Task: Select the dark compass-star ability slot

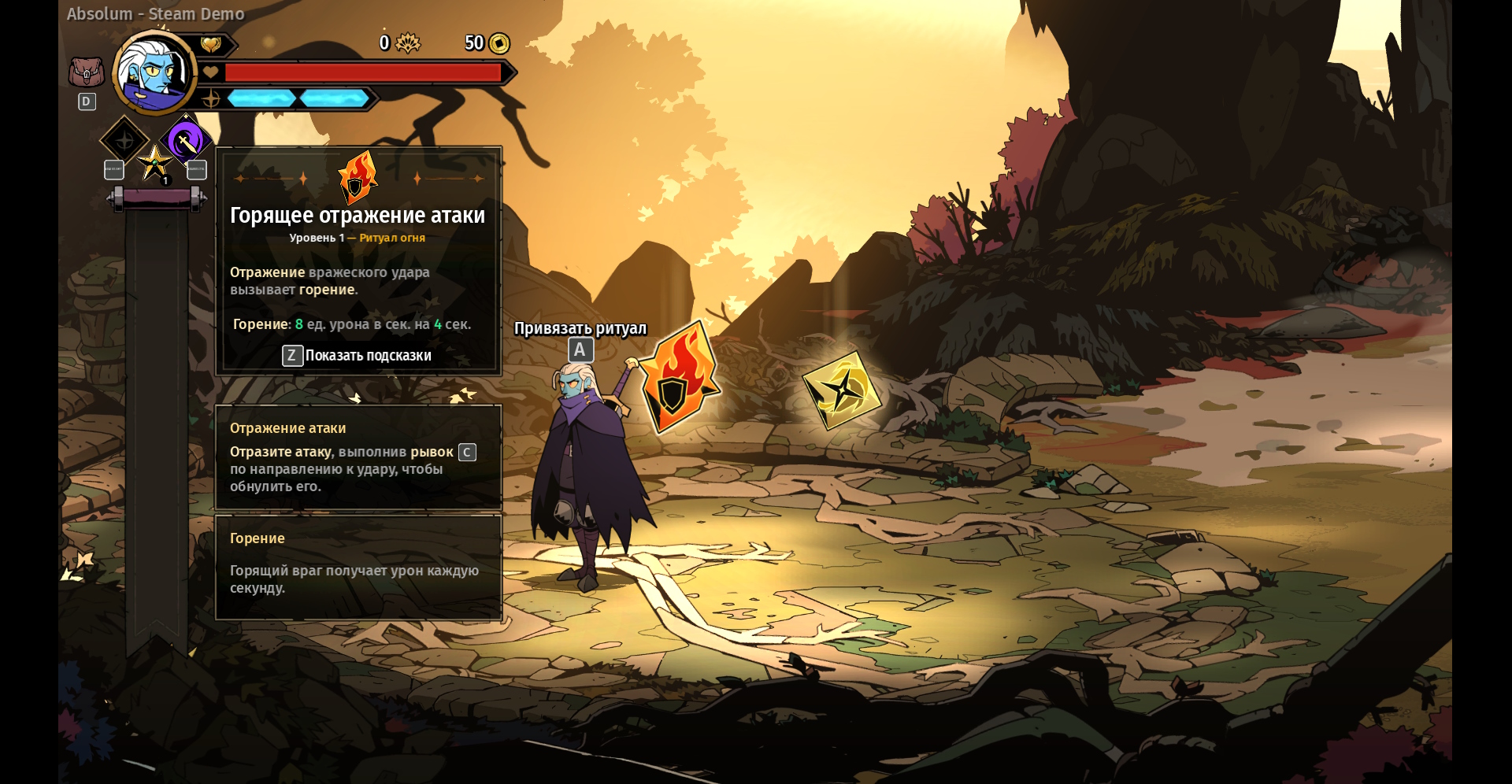Action: [124, 141]
